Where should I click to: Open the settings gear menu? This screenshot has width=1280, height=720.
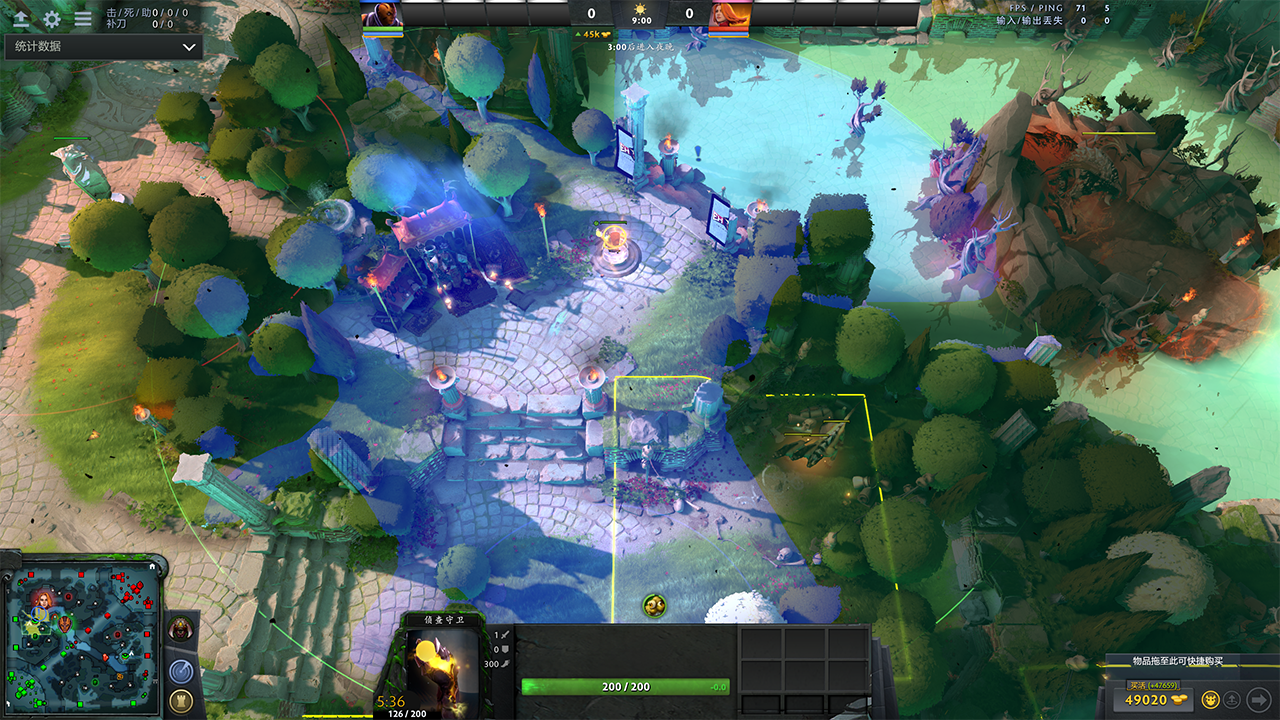(52, 18)
